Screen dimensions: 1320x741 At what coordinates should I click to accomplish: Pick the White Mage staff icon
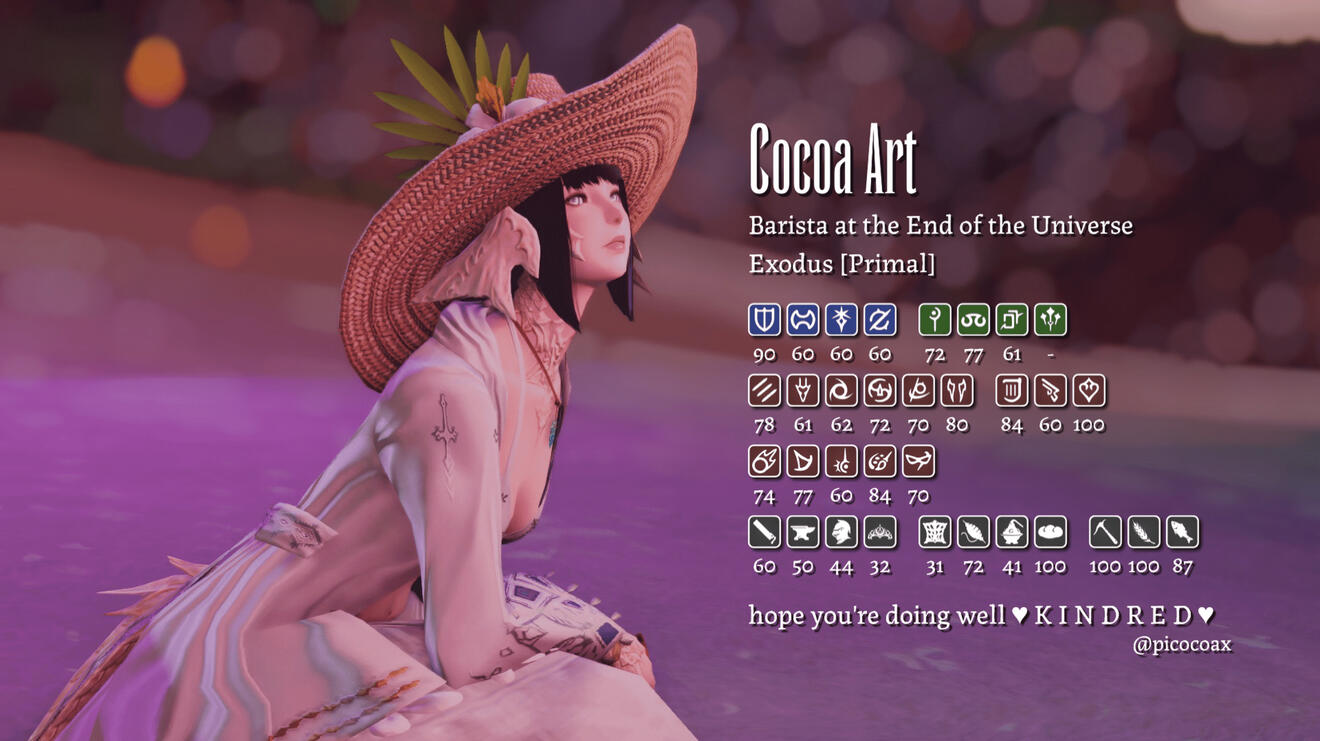point(935,320)
